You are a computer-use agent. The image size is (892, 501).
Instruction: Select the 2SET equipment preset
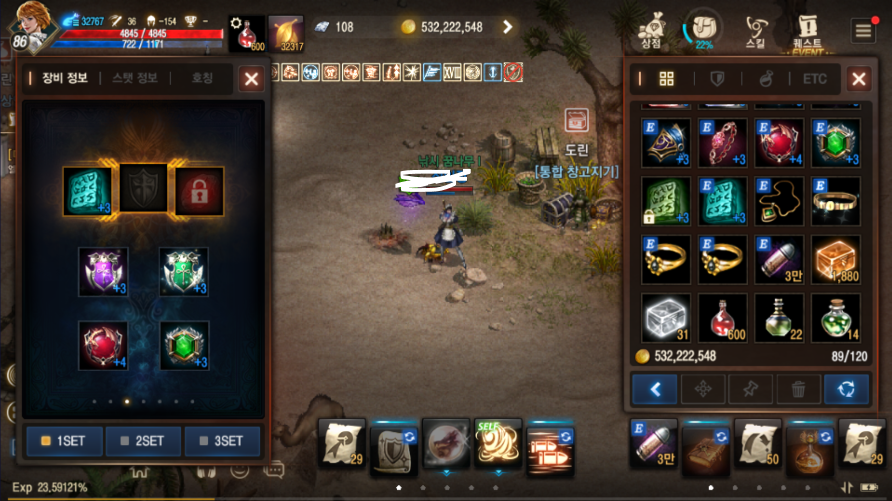point(144,441)
